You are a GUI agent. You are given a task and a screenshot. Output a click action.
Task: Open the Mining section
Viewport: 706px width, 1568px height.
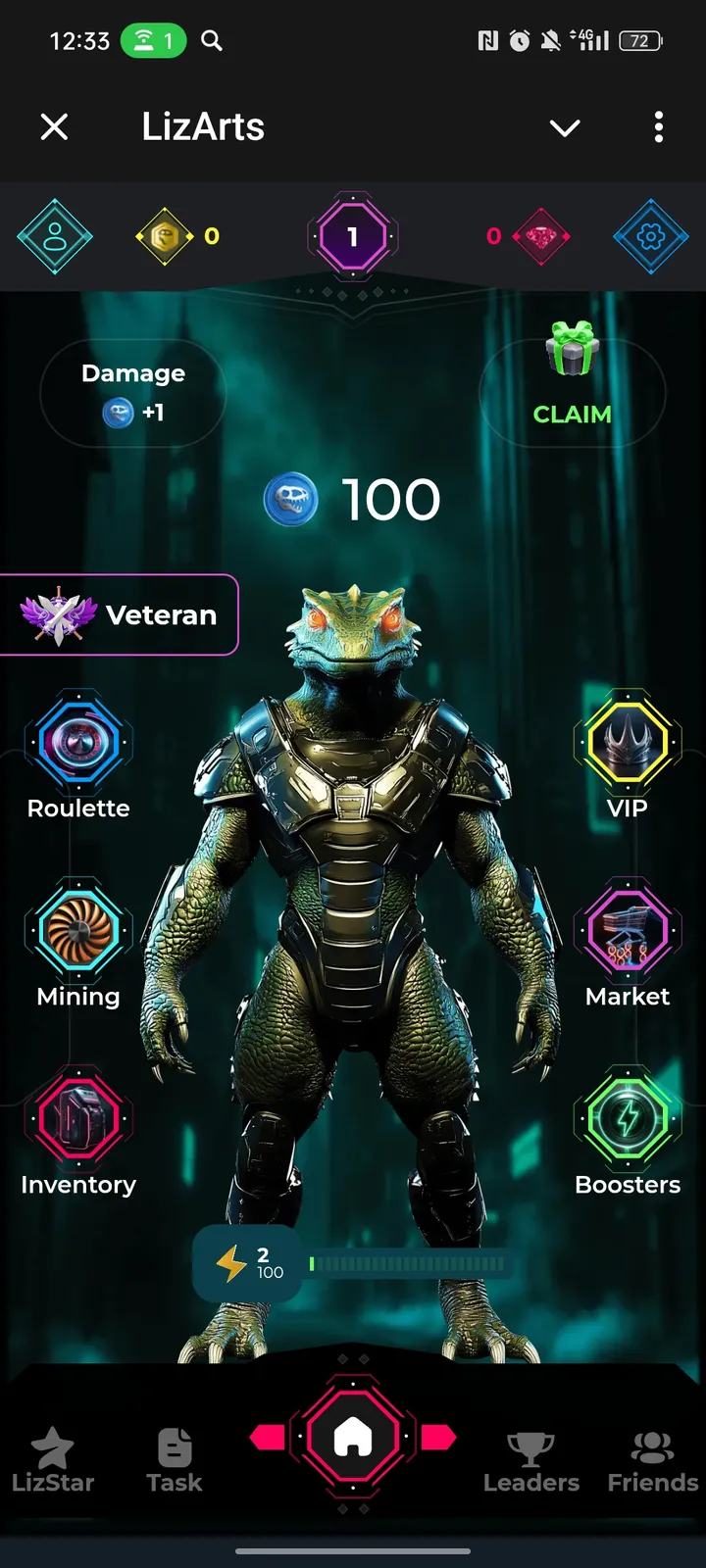pyautogui.click(x=78, y=932)
